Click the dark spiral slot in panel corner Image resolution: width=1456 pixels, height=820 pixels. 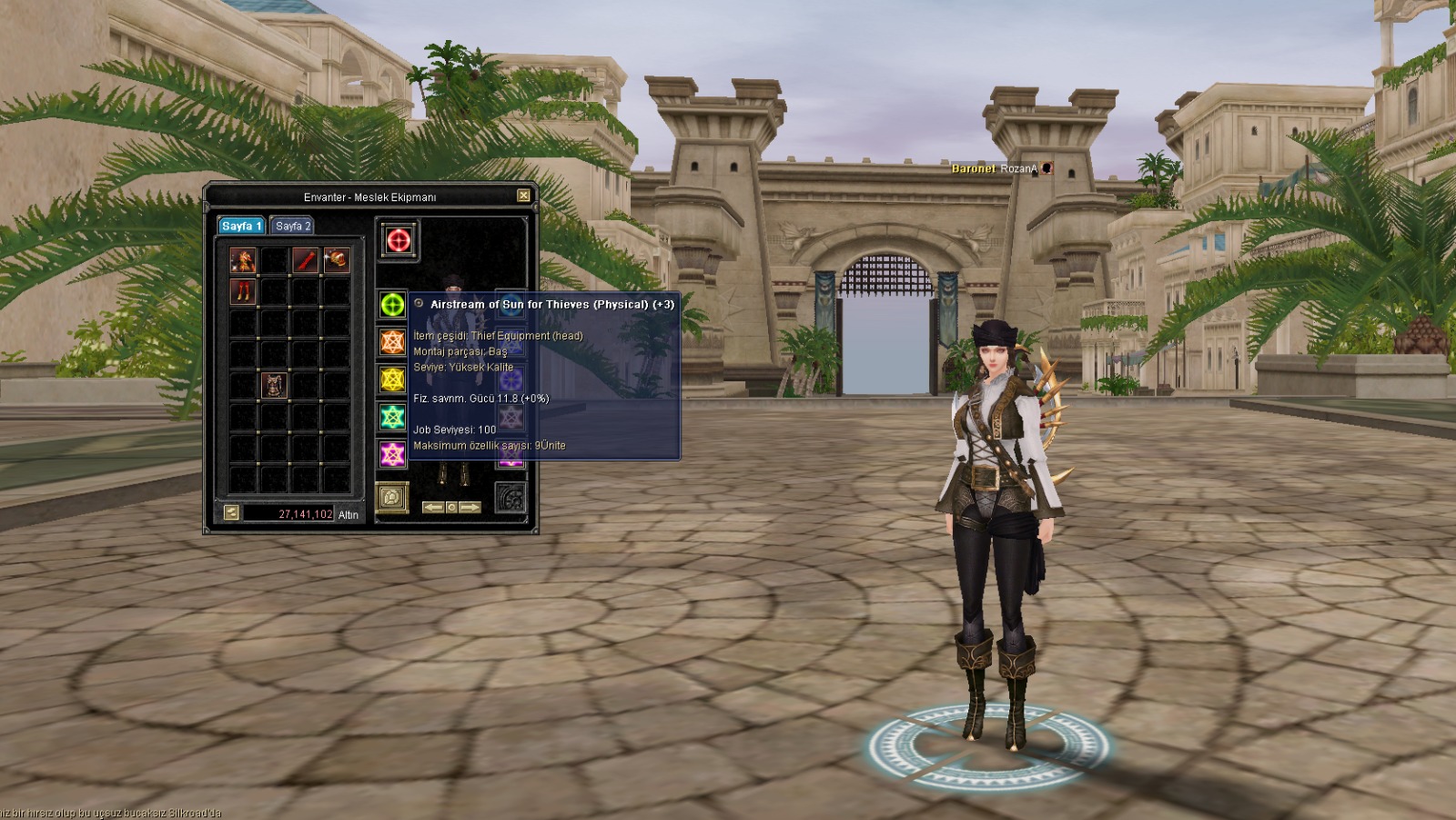(511, 498)
